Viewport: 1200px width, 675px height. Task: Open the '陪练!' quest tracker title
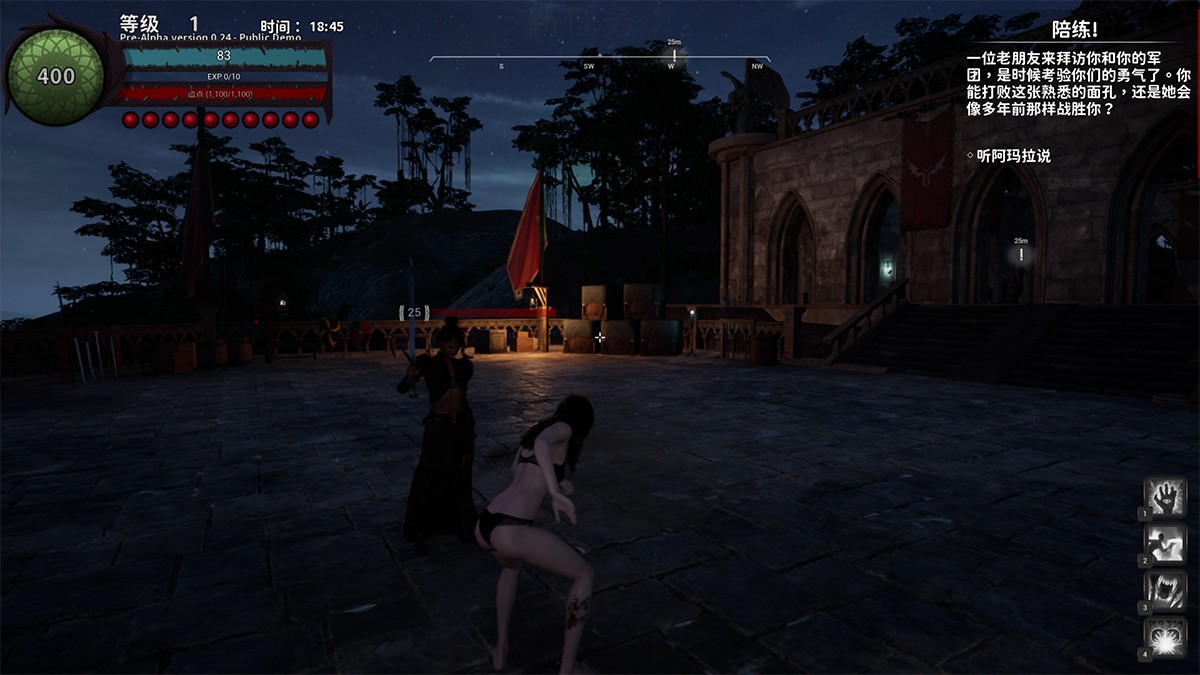pyautogui.click(x=1075, y=30)
